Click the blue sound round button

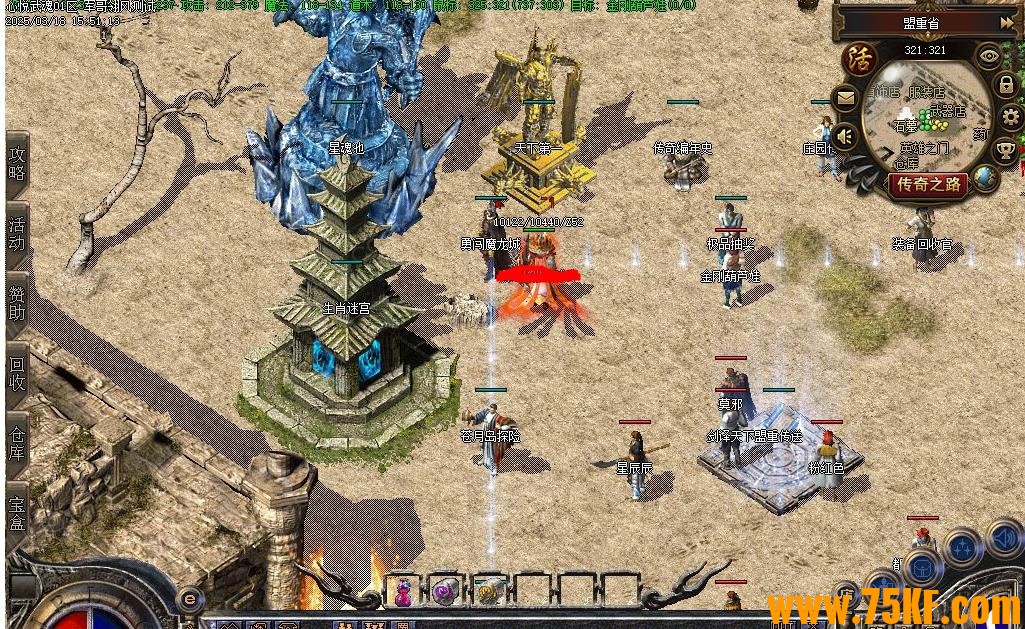[1004, 537]
